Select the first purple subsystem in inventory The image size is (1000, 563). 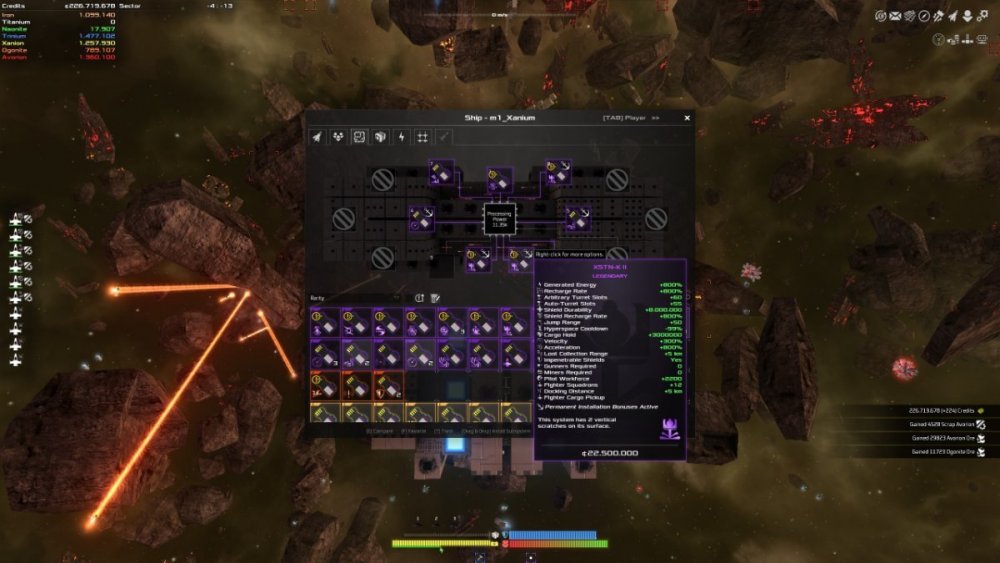click(323, 322)
